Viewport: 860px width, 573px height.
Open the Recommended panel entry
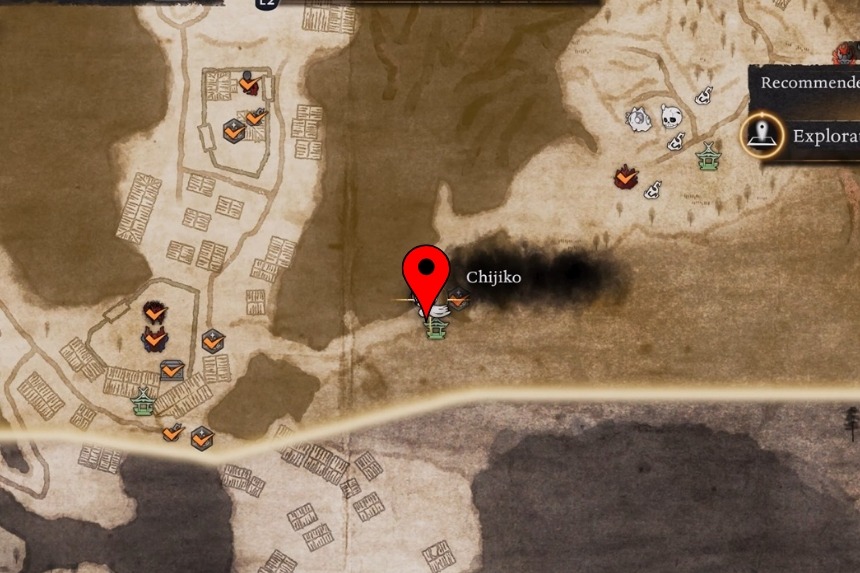[x=808, y=82]
